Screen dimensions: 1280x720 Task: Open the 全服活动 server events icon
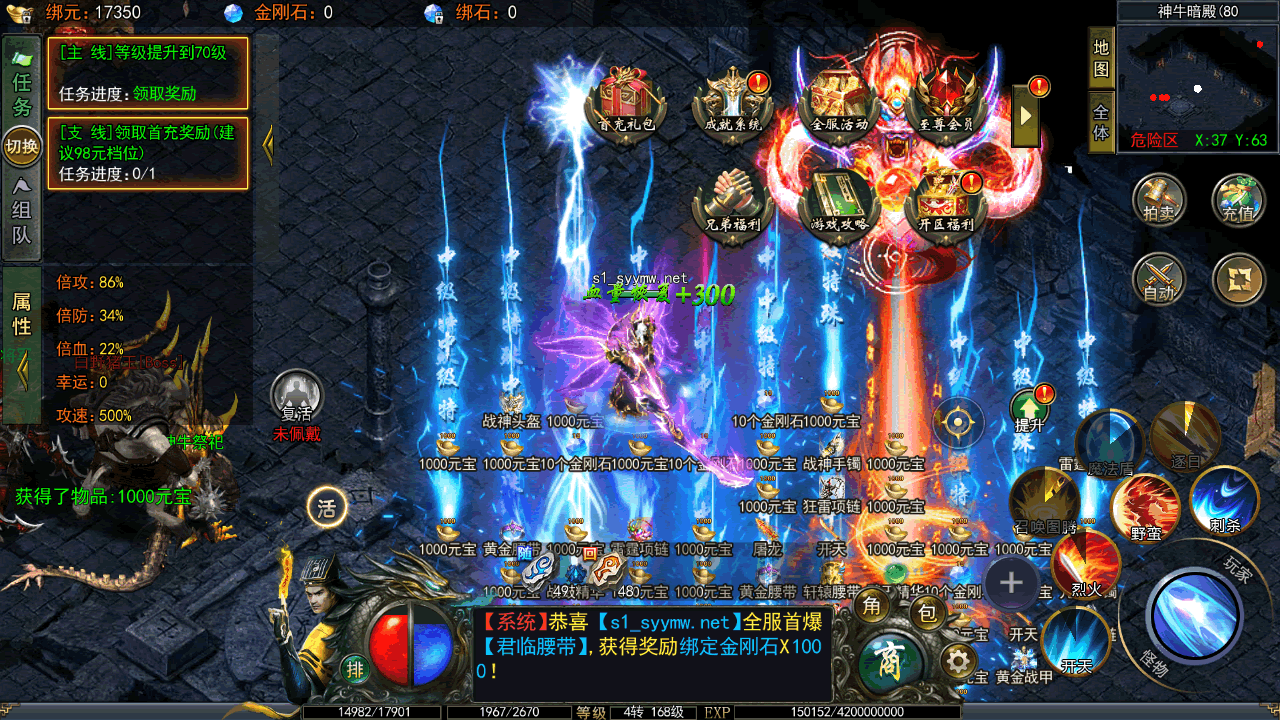[839, 98]
